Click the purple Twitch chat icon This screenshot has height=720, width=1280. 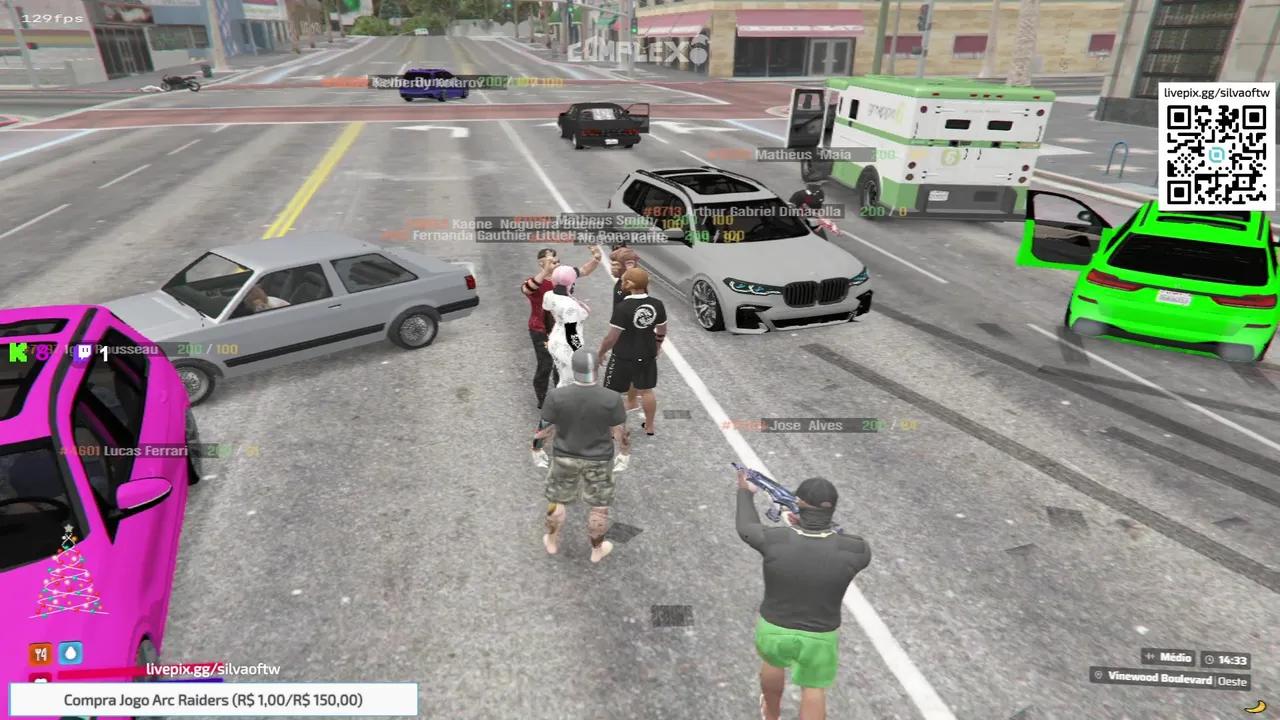point(84,351)
